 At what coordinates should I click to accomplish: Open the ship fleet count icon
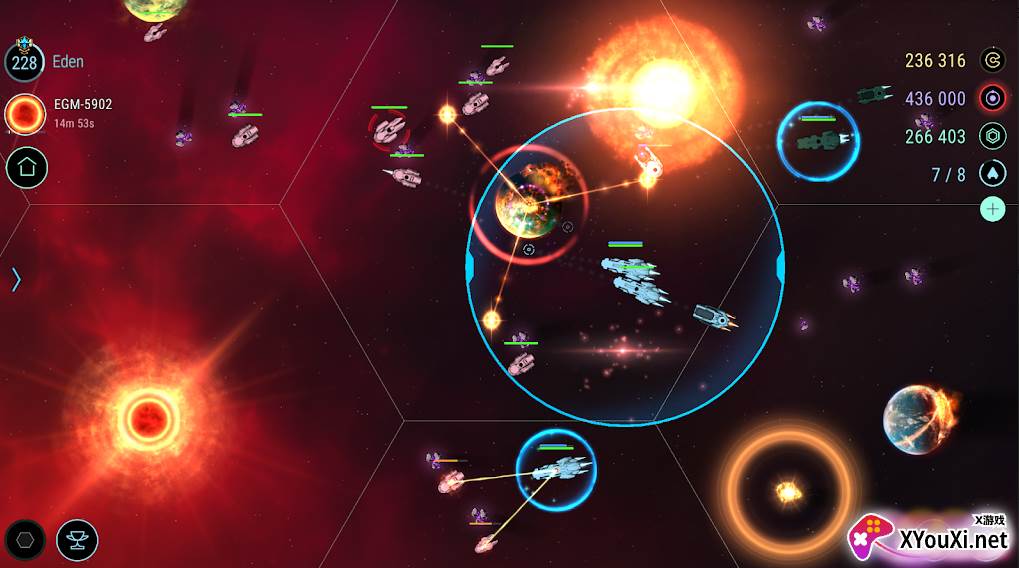click(x=992, y=174)
